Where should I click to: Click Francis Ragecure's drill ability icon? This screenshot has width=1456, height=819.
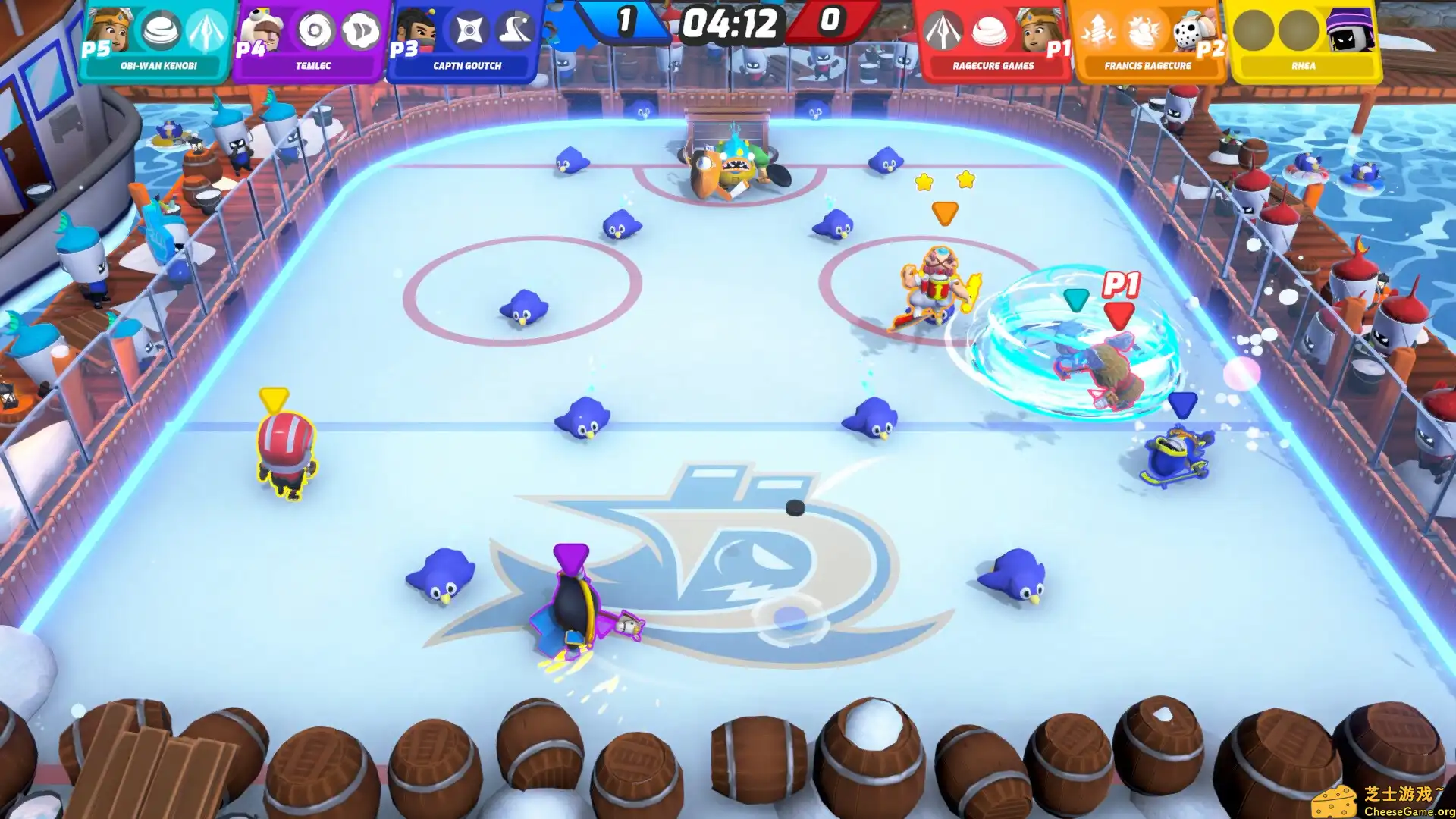(x=1098, y=31)
